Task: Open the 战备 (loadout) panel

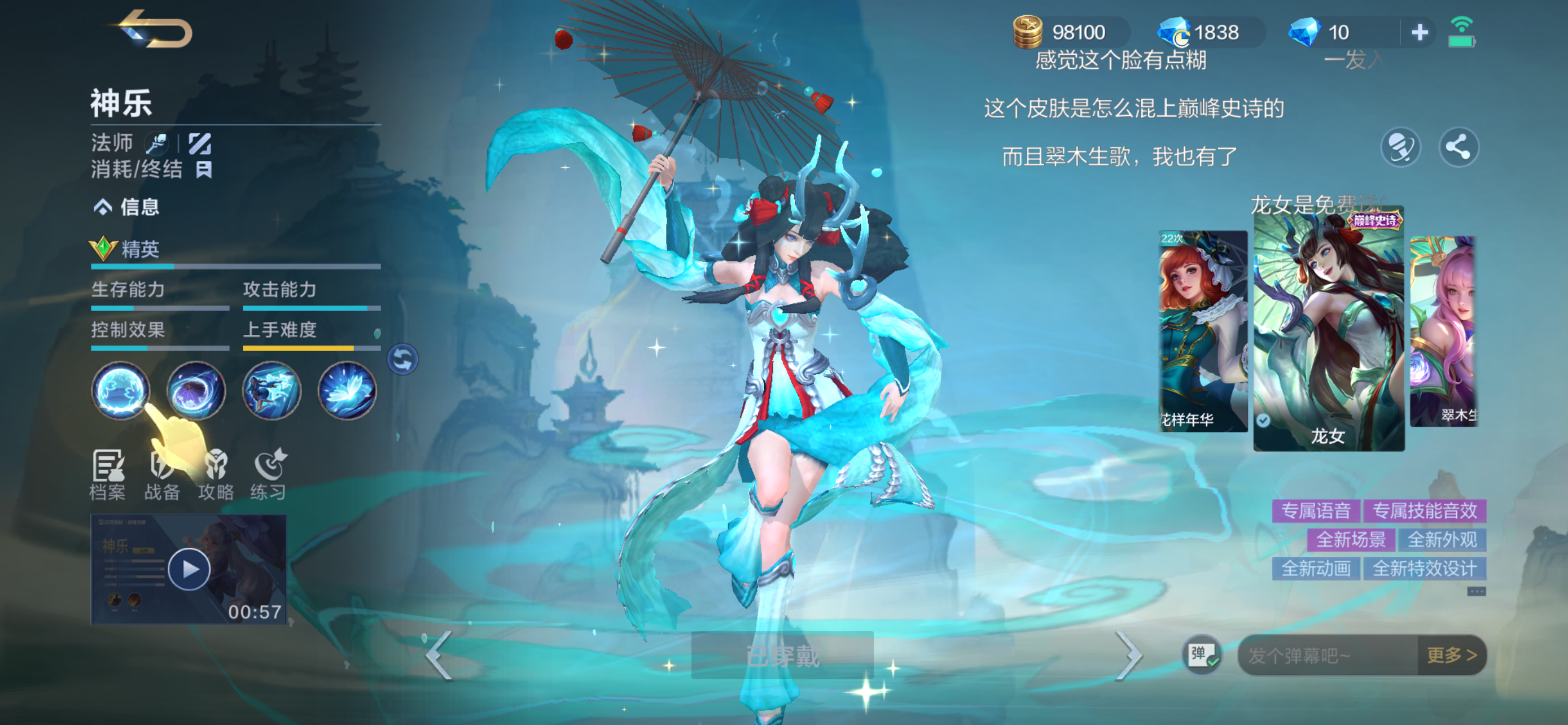Action: pyautogui.click(x=163, y=475)
